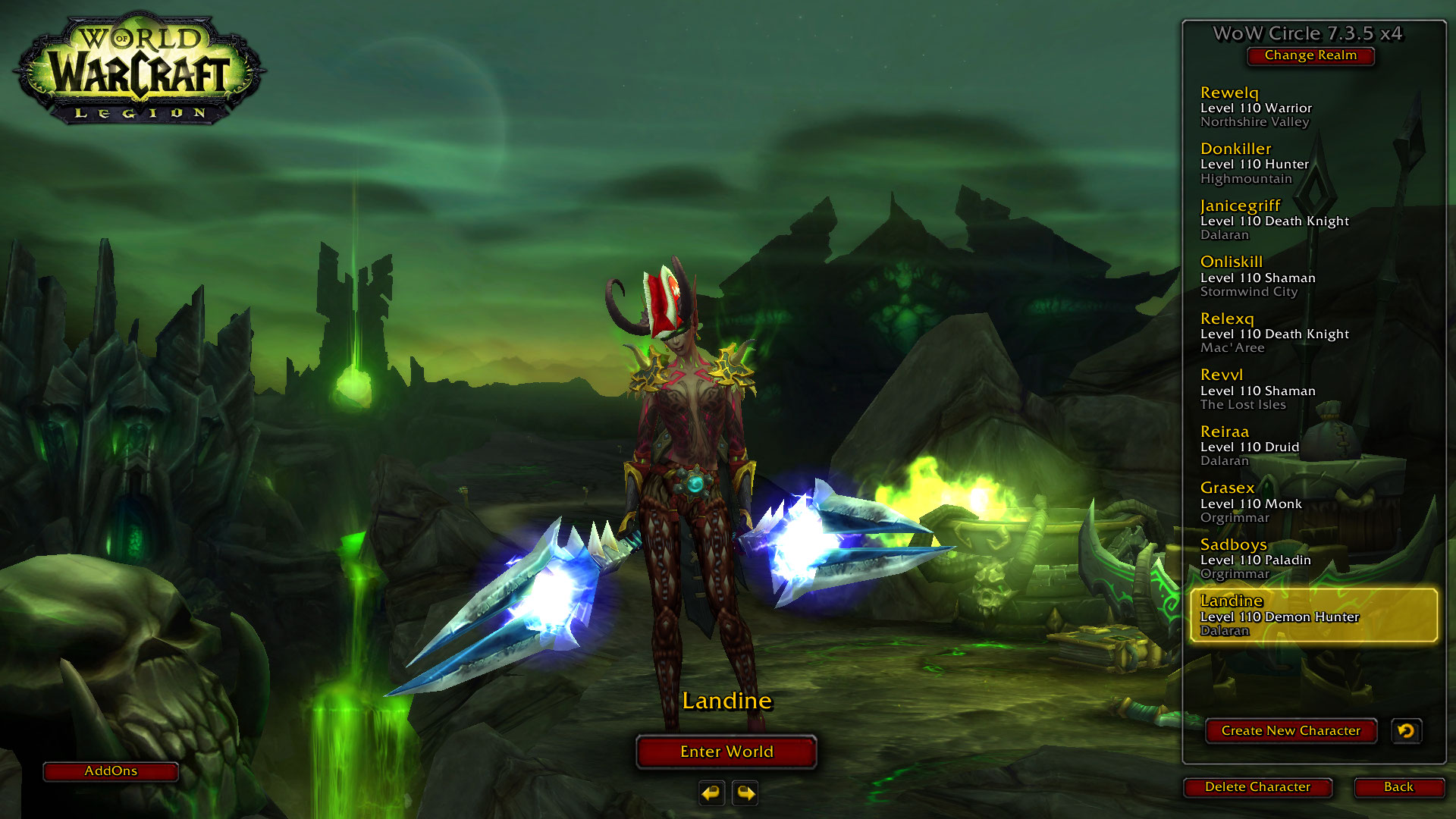Click the undelete character arrow icon
The width and height of the screenshot is (1456, 819).
[x=1406, y=731]
